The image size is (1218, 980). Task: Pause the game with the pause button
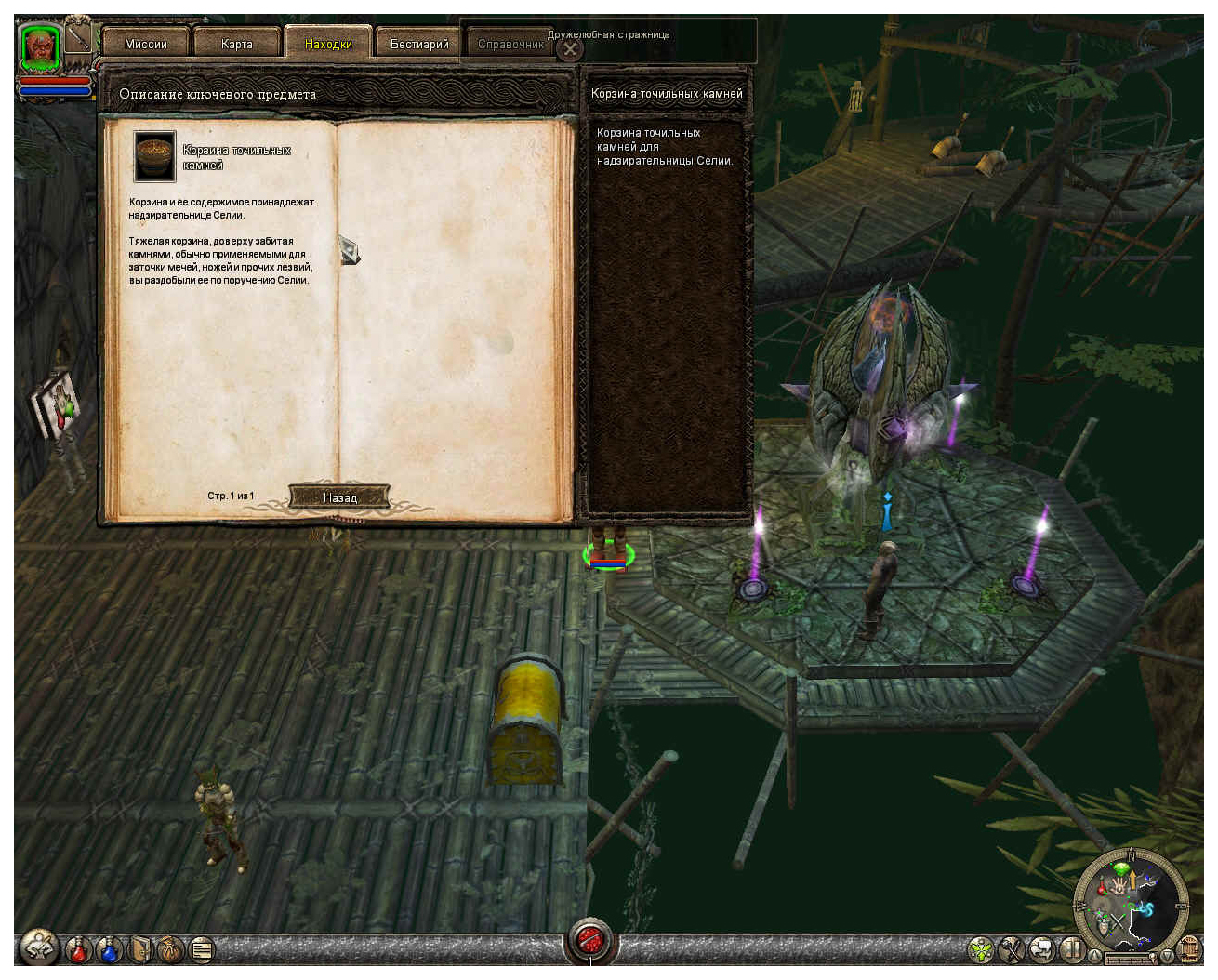pyautogui.click(x=1071, y=950)
